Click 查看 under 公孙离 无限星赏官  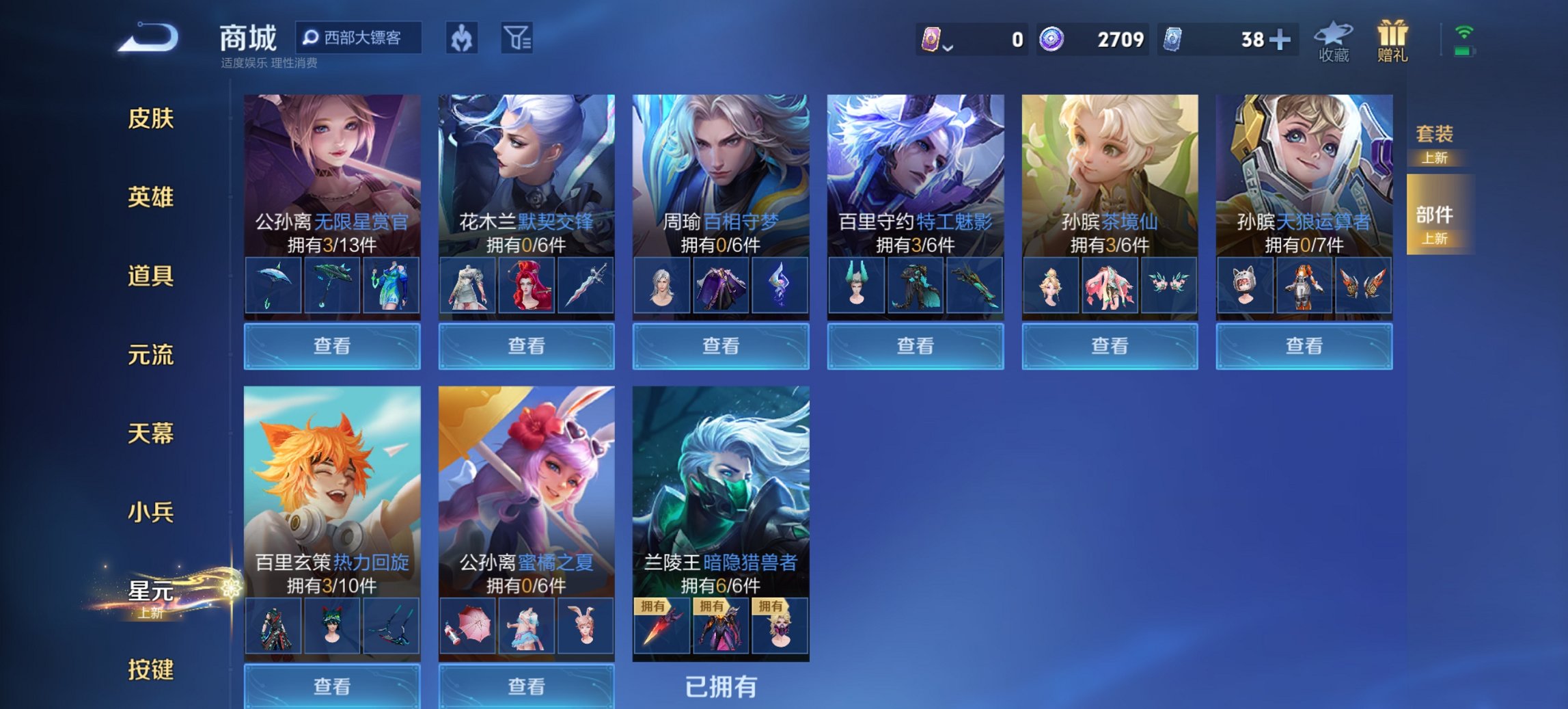tap(332, 347)
